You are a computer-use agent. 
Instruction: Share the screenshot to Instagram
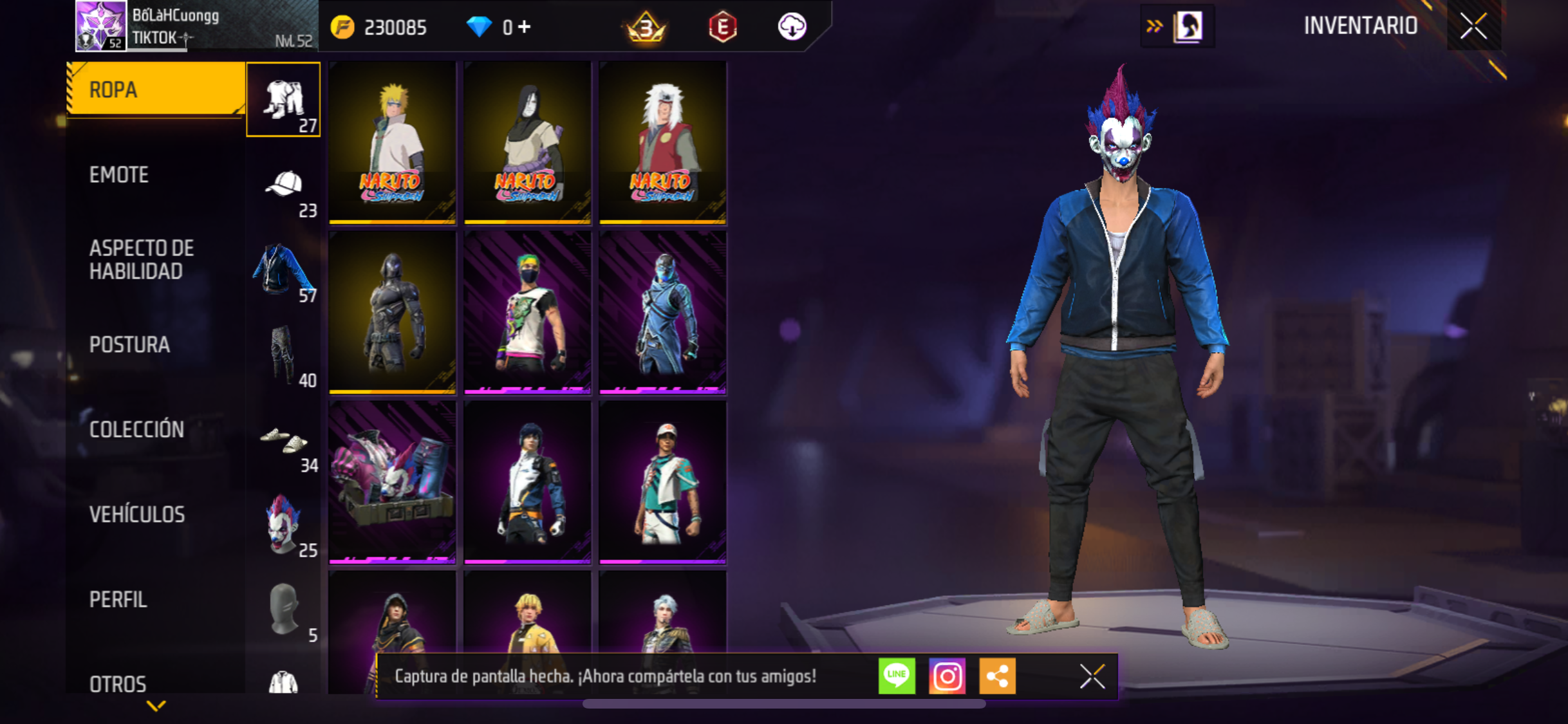947,676
